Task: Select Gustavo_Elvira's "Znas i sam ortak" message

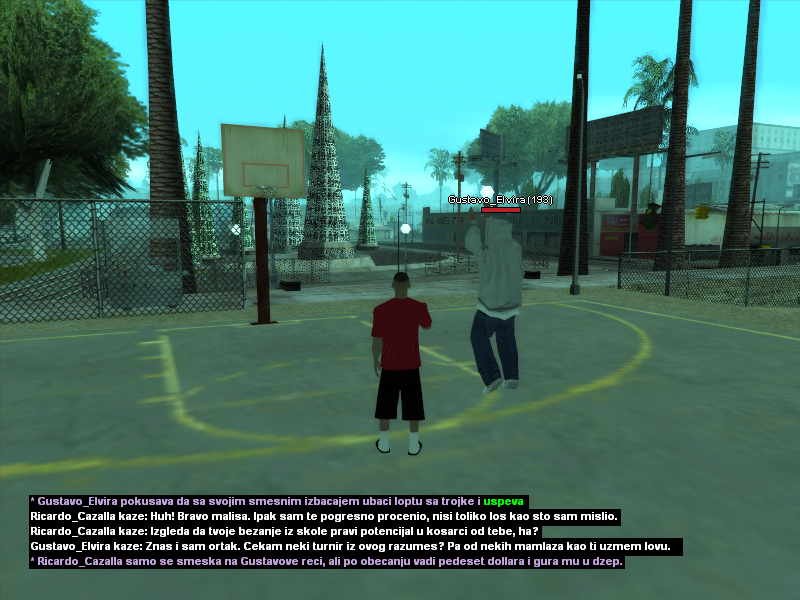Action: pos(356,547)
